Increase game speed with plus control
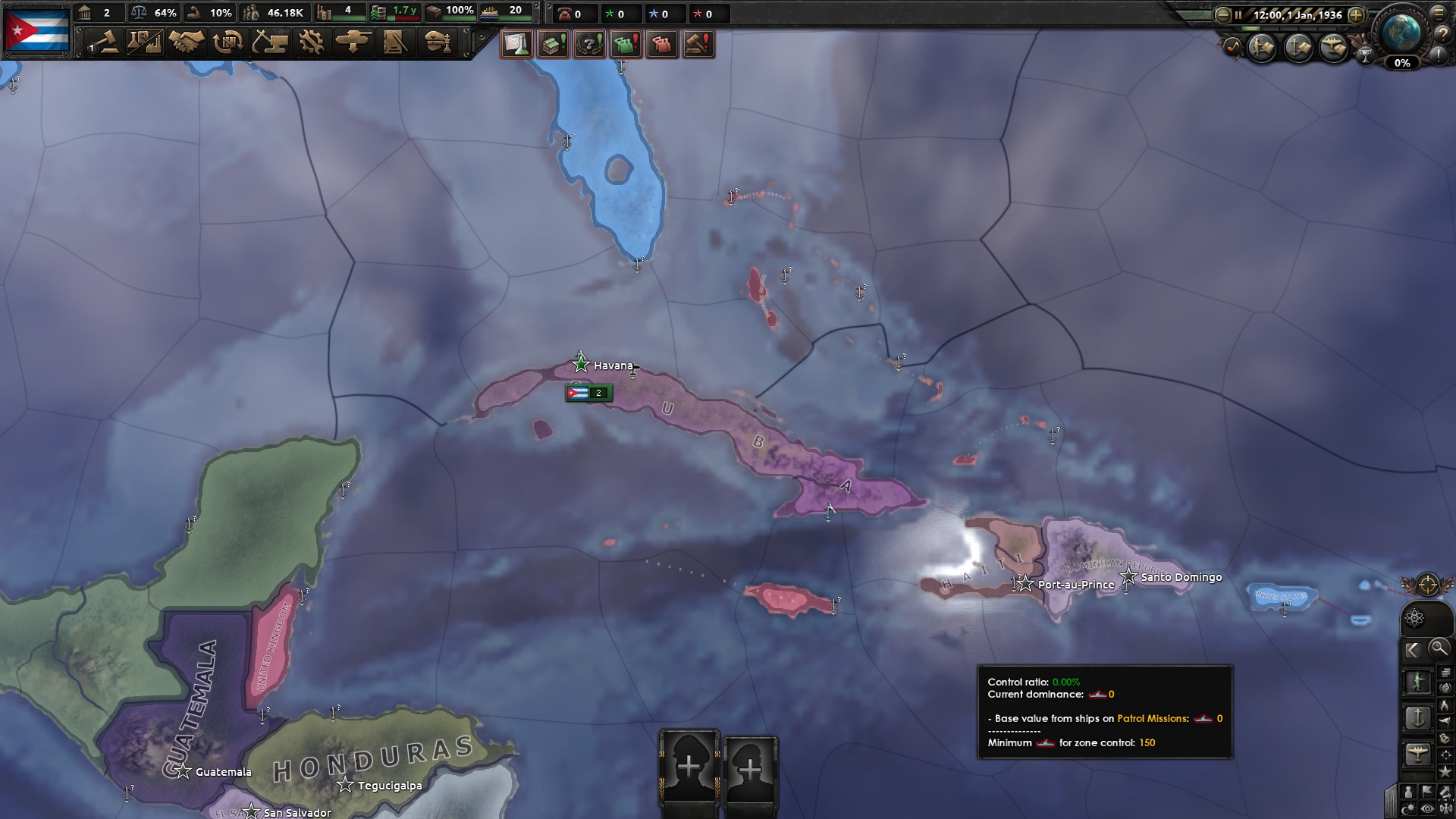1456x819 pixels. click(1356, 14)
